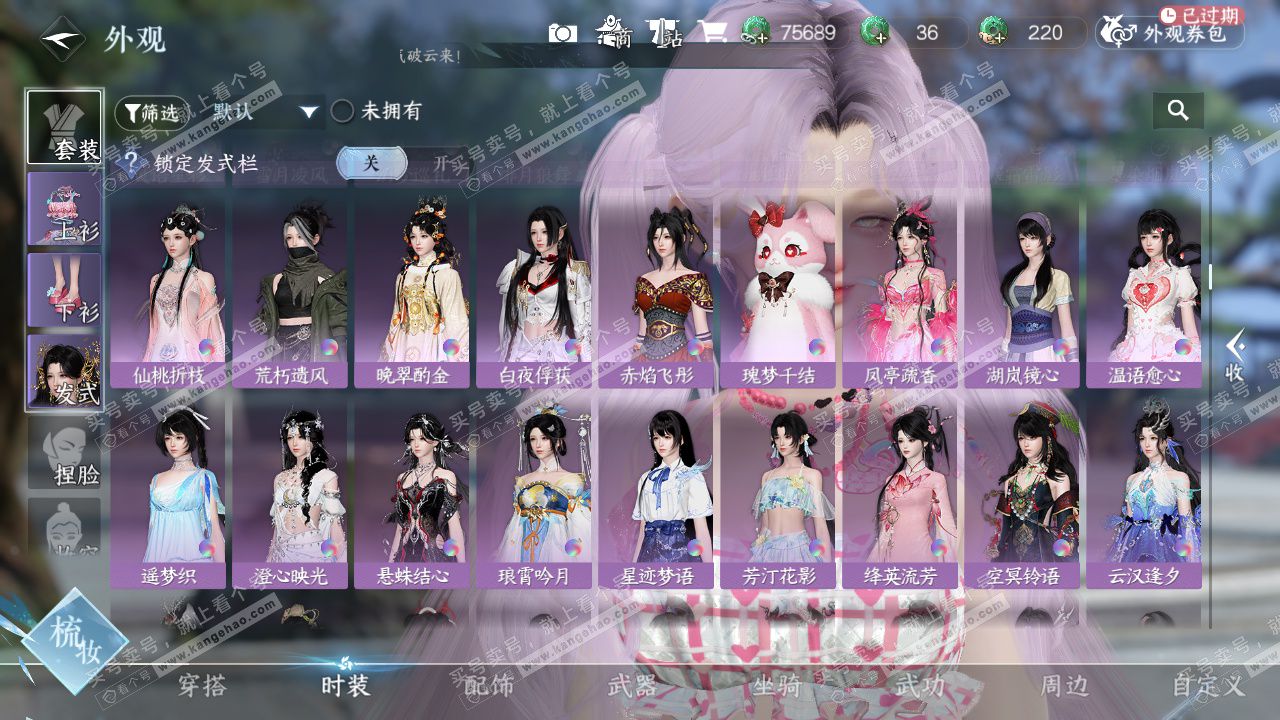This screenshot has width=1280, height=720.
Task: Choose the 瑰梦千结 rabbit outfit
Action: 778,291
